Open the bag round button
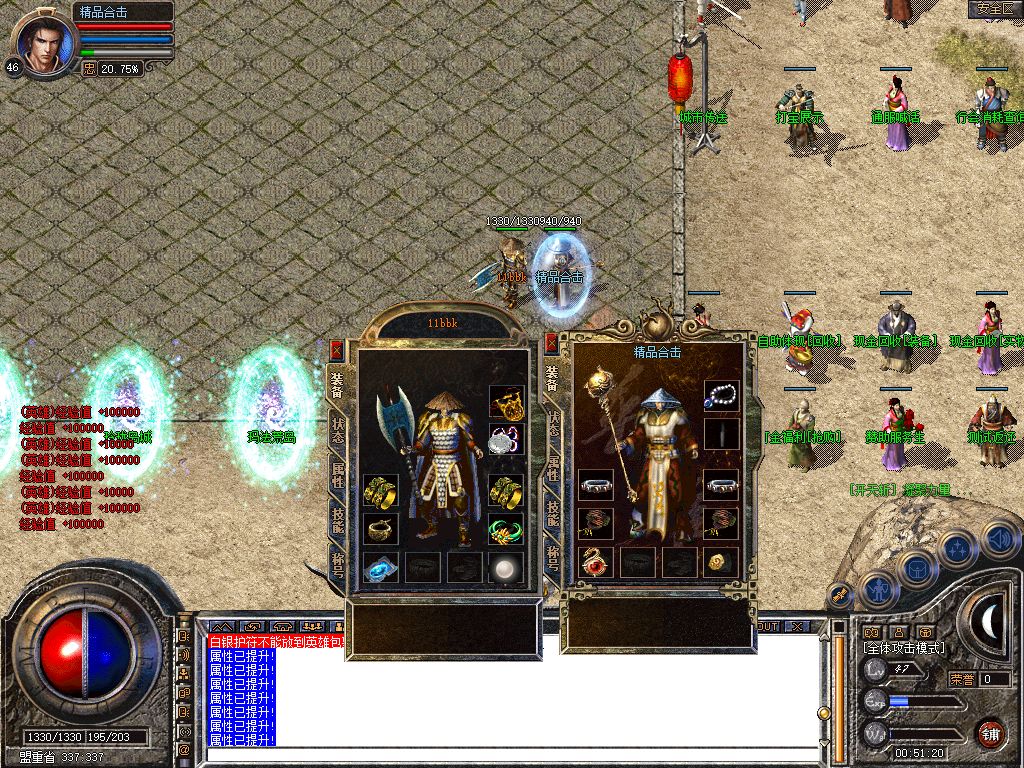The width and height of the screenshot is (1024, 768). (919, 569)
